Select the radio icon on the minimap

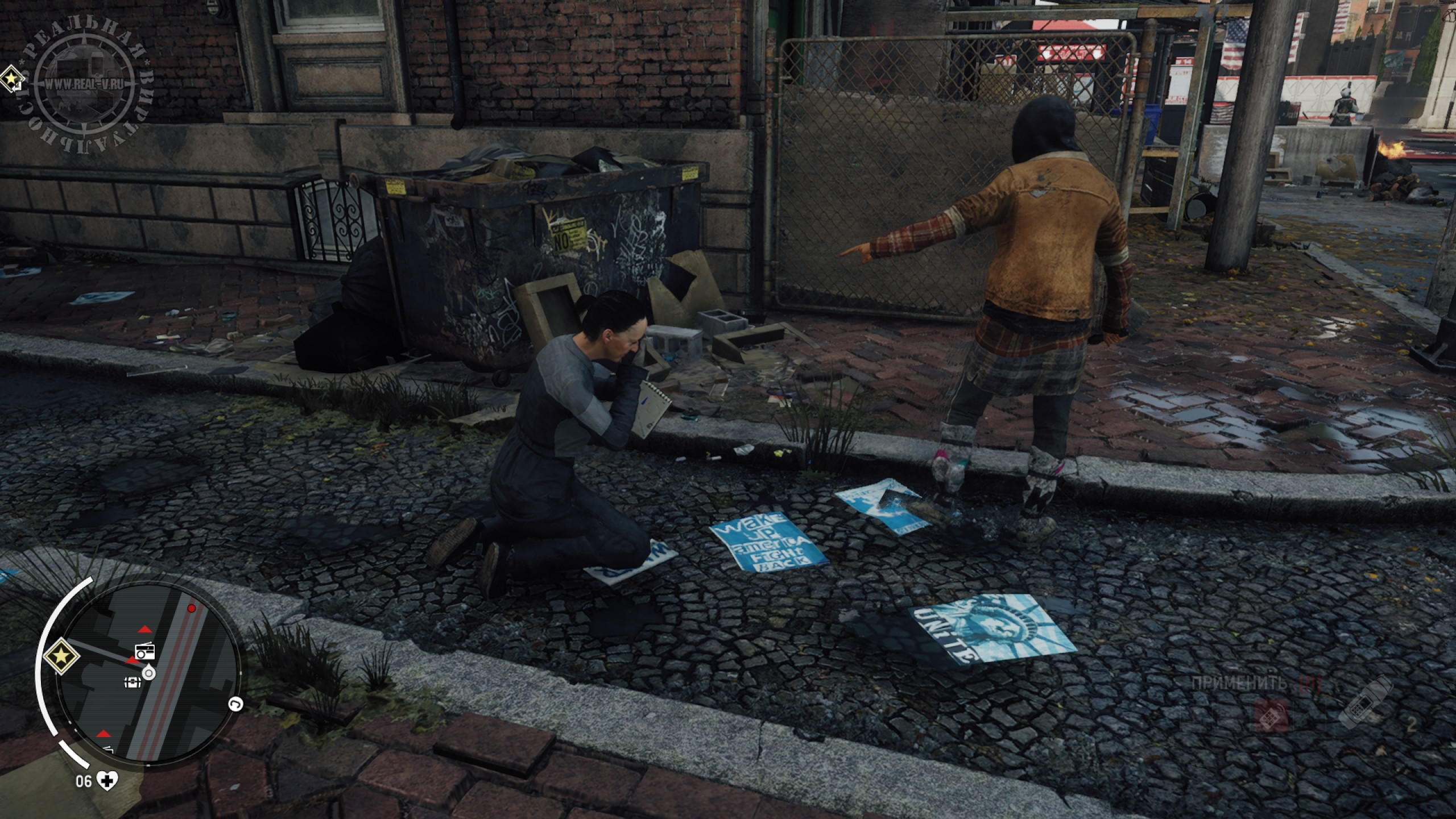point(144,652)
